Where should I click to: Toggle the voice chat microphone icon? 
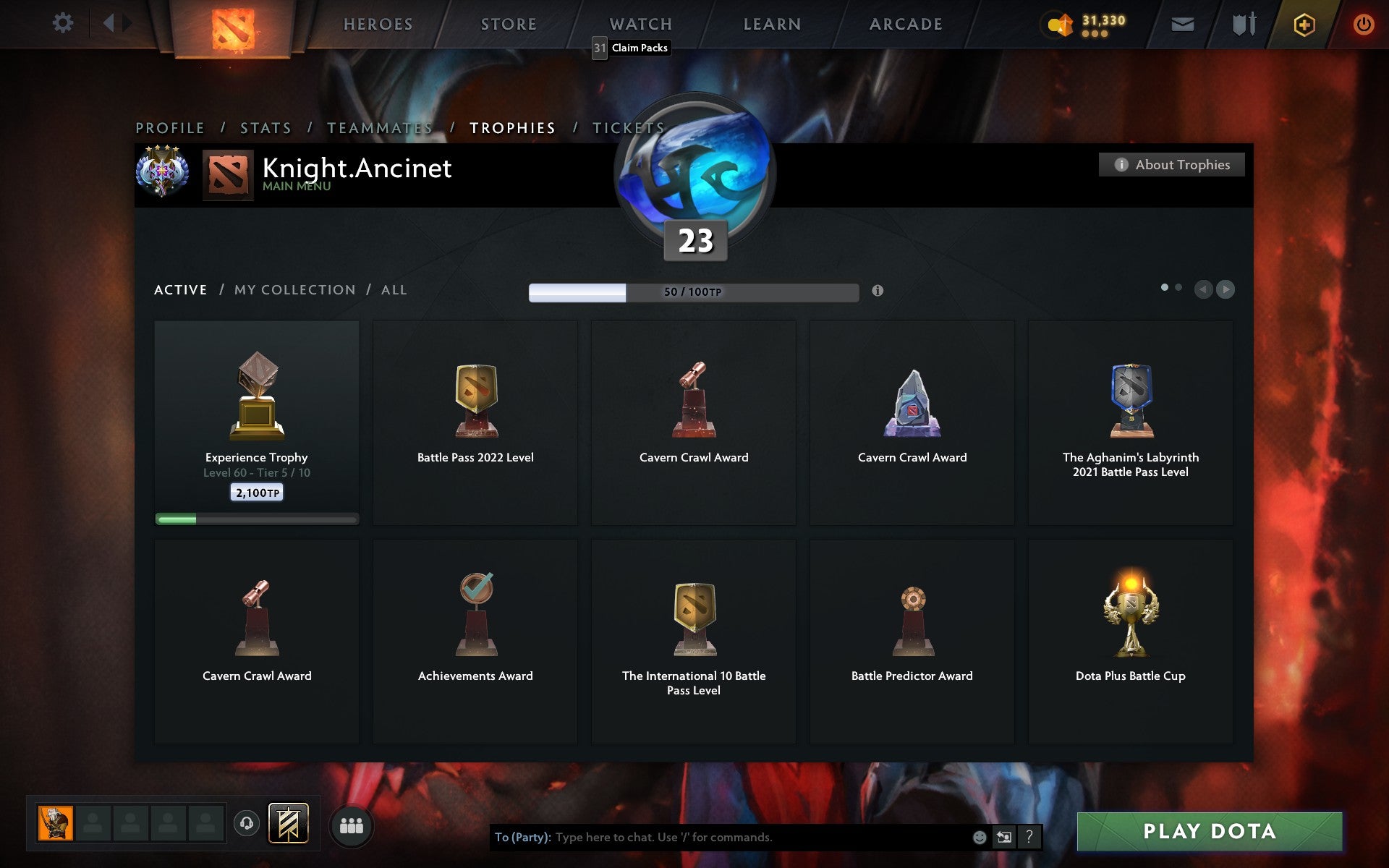pyautogui.click(x=247, y=823)
